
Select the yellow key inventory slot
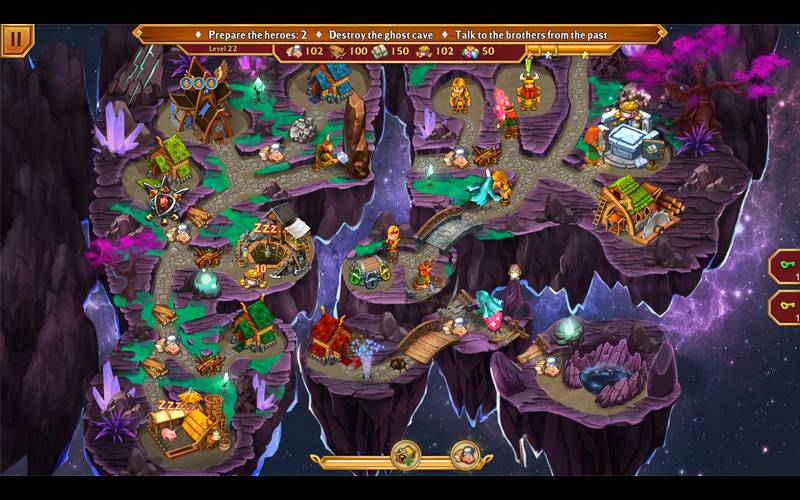[786, 307]
